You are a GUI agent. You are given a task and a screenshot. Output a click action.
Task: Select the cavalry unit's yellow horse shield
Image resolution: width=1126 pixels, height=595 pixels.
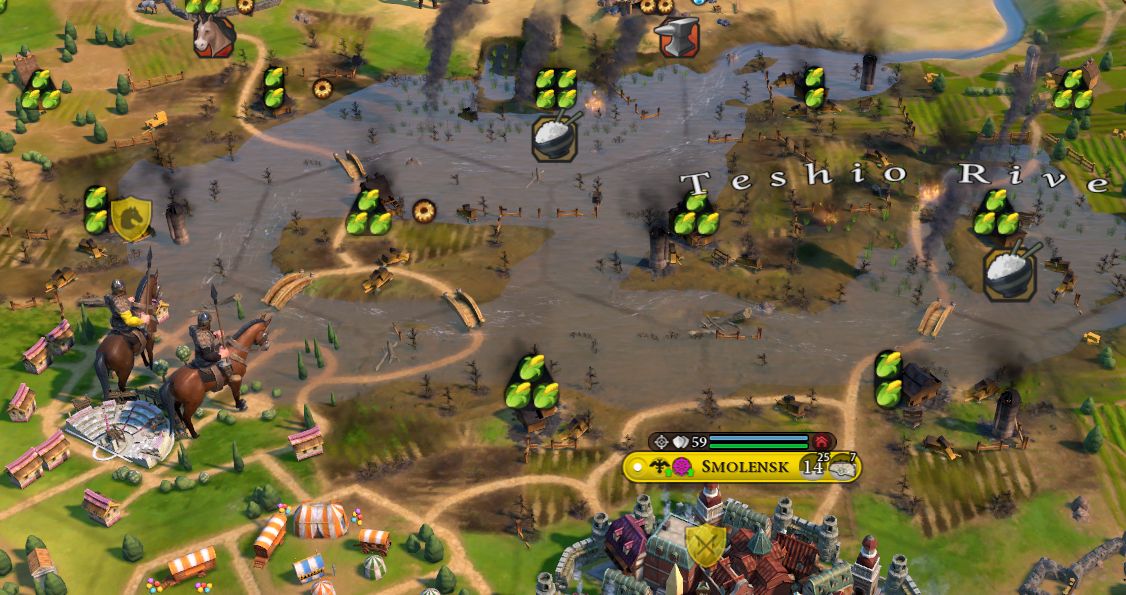point(130,218)
